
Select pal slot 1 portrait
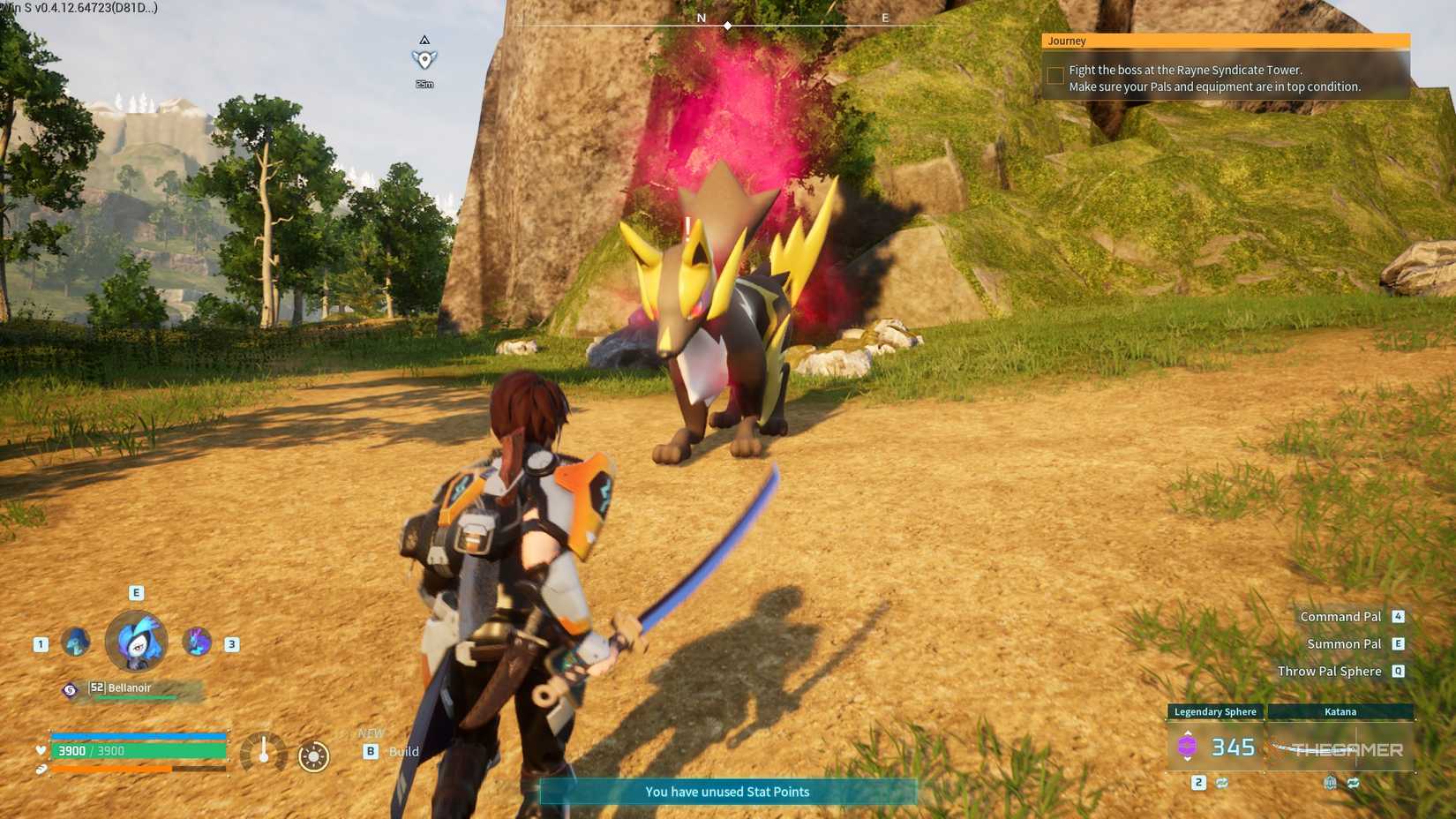[76, 642]
